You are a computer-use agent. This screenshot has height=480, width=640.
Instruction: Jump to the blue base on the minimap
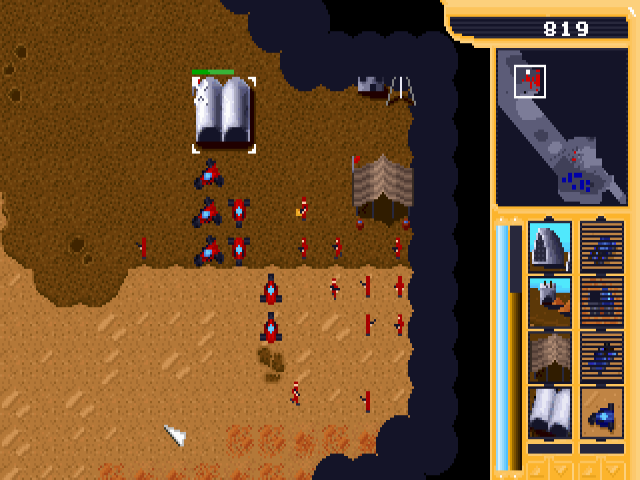(575, 181)
